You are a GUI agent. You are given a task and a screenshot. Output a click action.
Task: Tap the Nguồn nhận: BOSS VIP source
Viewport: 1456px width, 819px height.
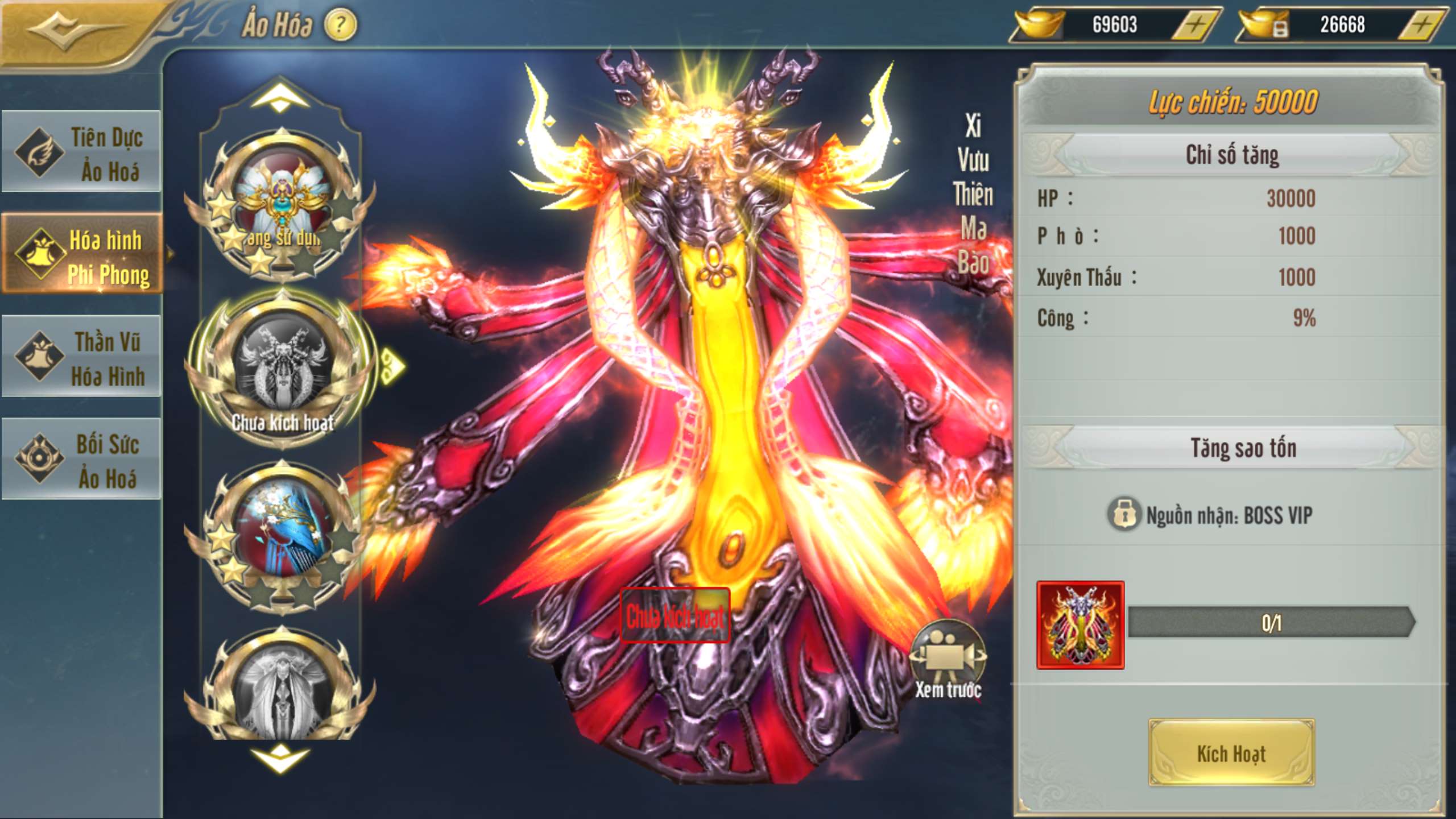(x=1211, y=515)
